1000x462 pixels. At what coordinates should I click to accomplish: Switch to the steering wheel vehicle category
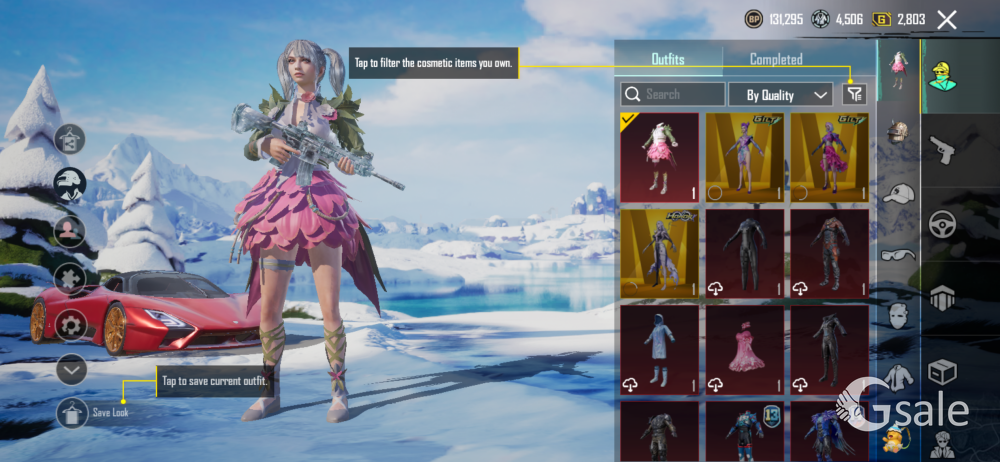943,224
